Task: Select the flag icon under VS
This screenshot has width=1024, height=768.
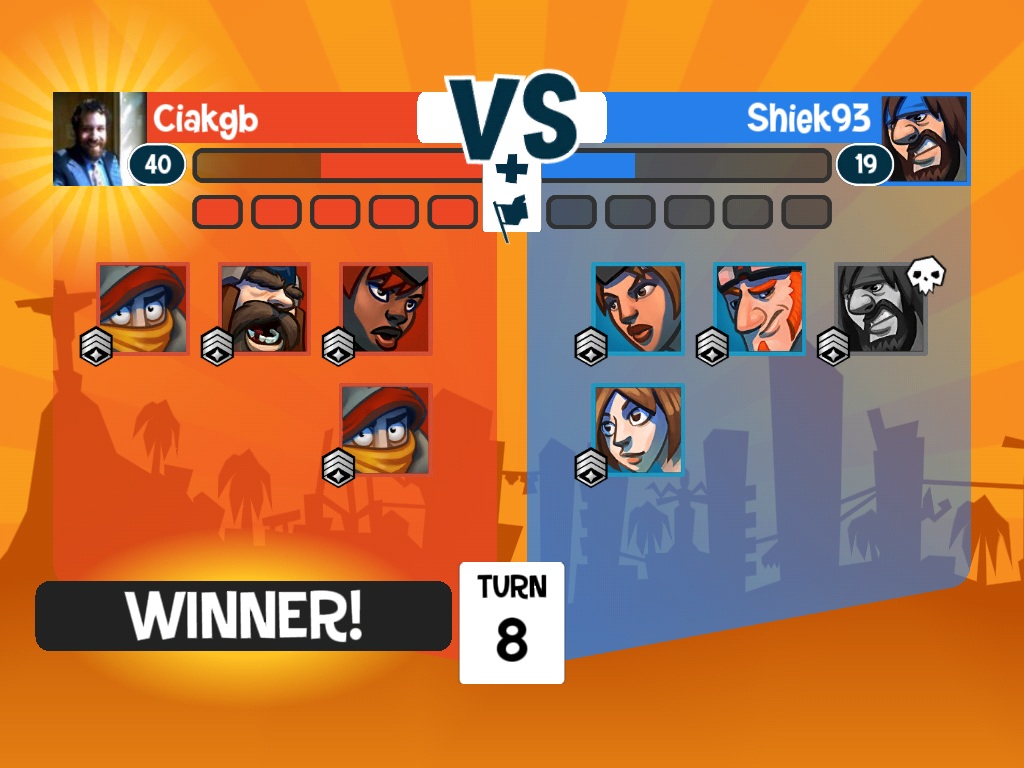Action: [511, 212]
